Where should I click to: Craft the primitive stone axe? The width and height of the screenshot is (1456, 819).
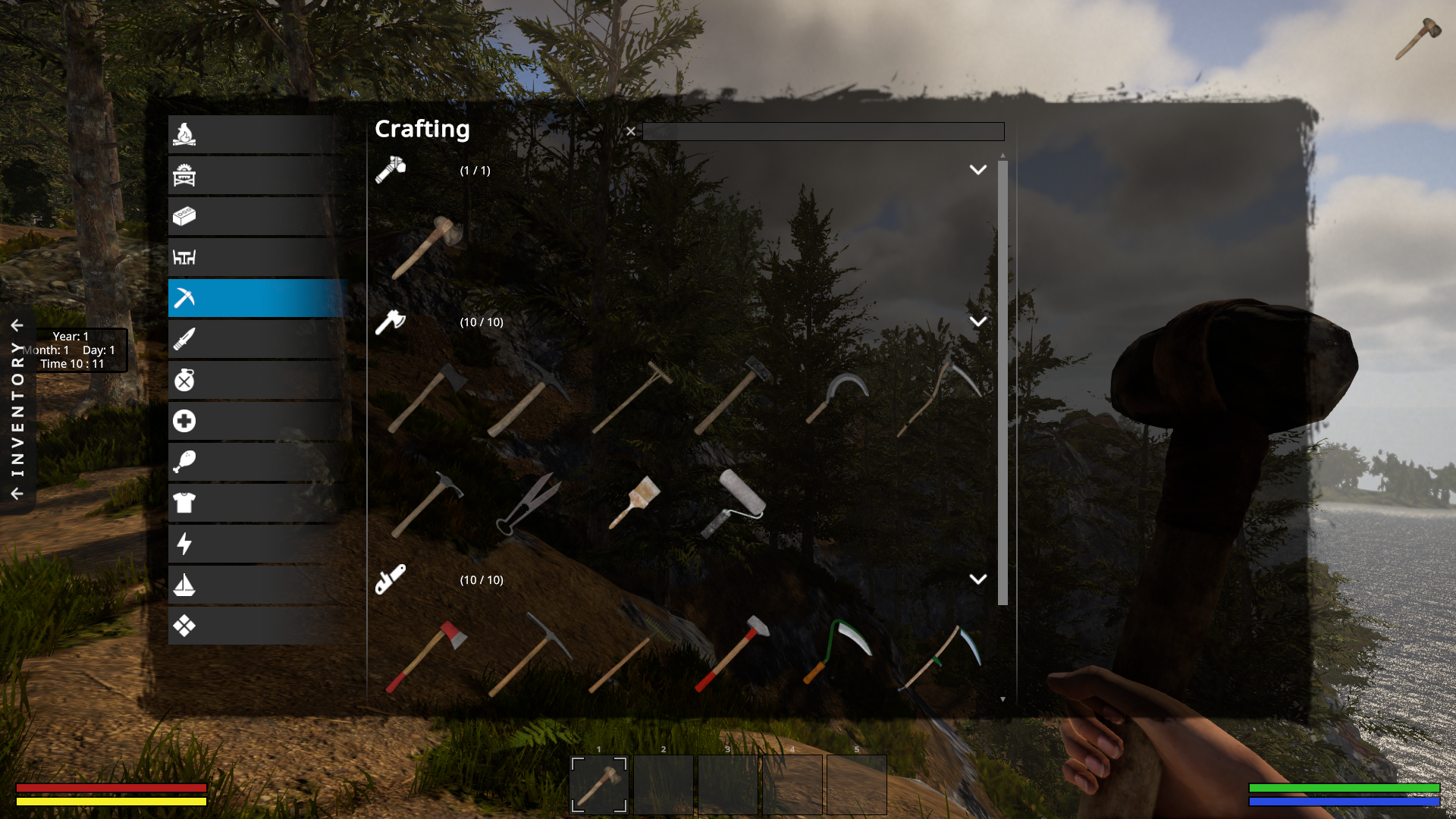(x=428, y=246)
